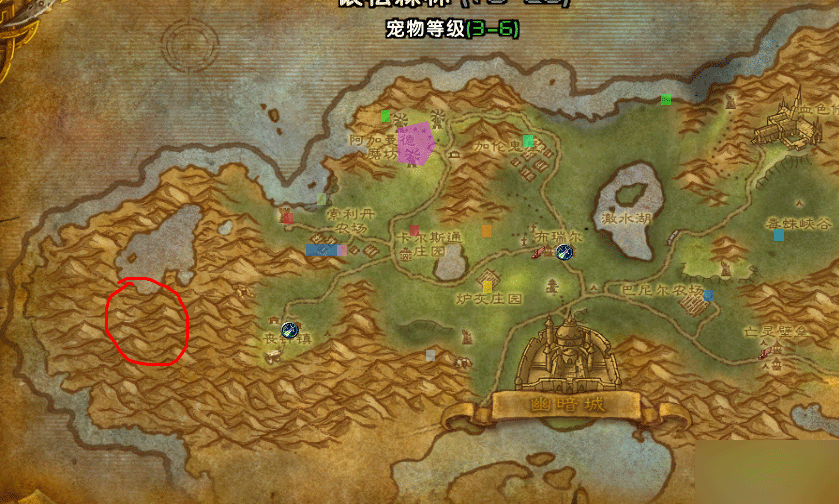Click the pink highlighted area marker
This screenshot has width=839, height=504.
(x=414, y=142)
